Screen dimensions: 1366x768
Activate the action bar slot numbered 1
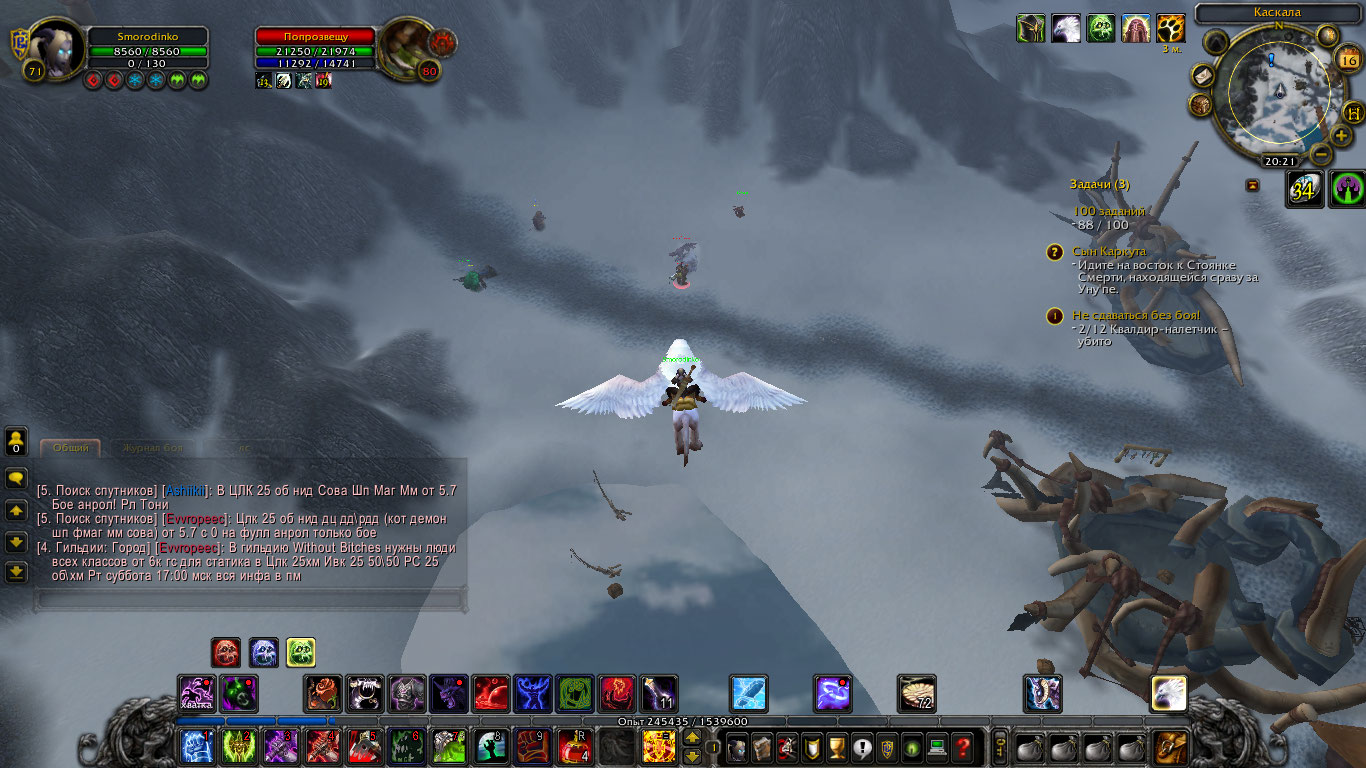(196, 746)
